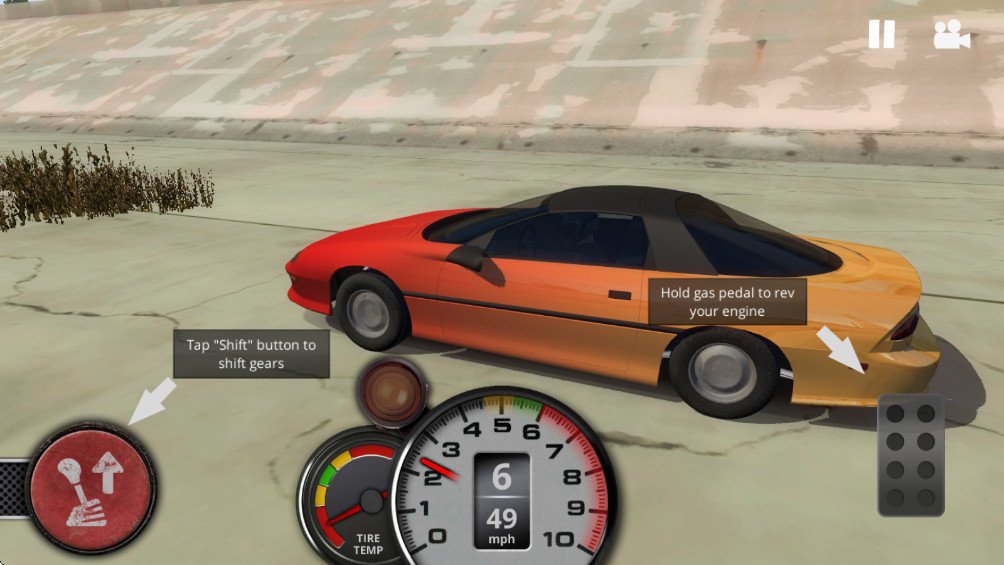Tap the red Shift gear button
Viewport: 1004px width, 565px height.
tap(91, 487)
